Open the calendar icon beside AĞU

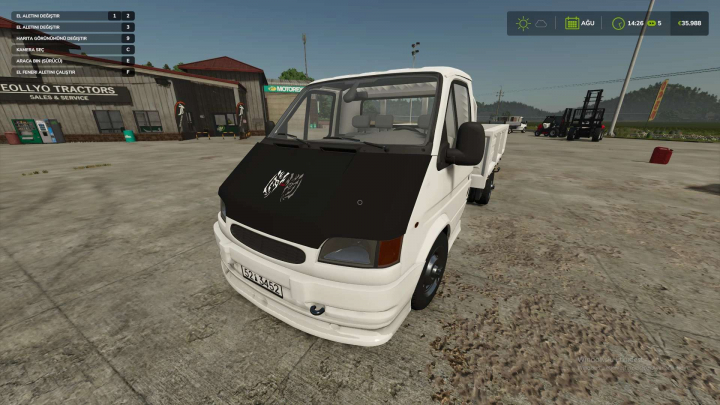click(572, 23)
